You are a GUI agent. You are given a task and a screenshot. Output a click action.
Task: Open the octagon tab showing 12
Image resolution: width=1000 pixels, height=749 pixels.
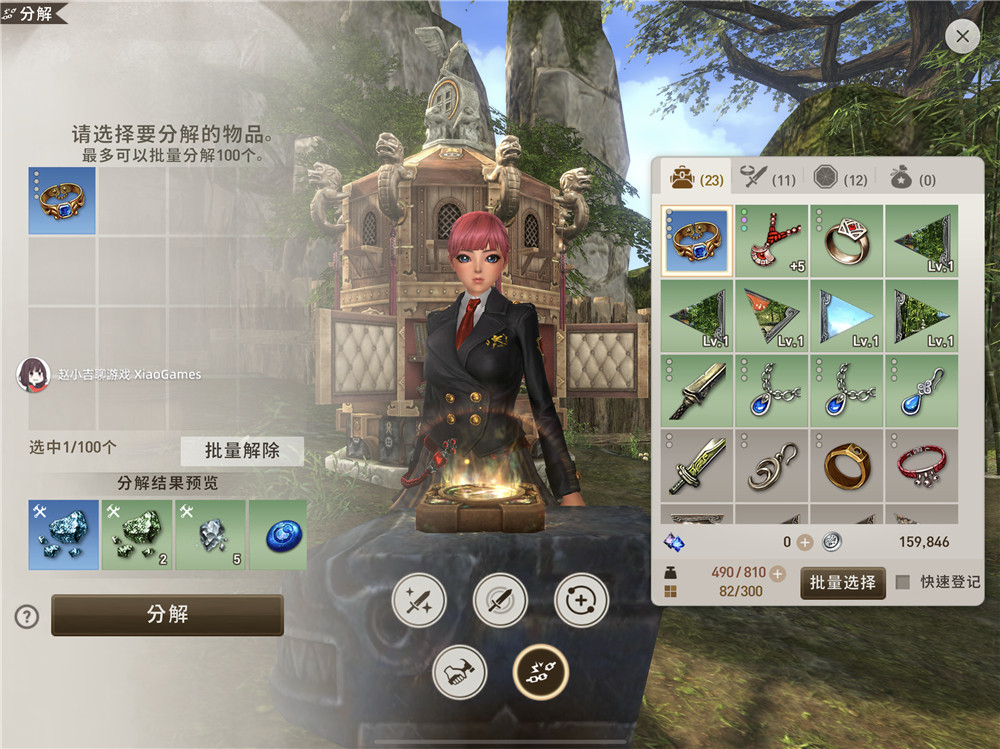coord(840,180)
